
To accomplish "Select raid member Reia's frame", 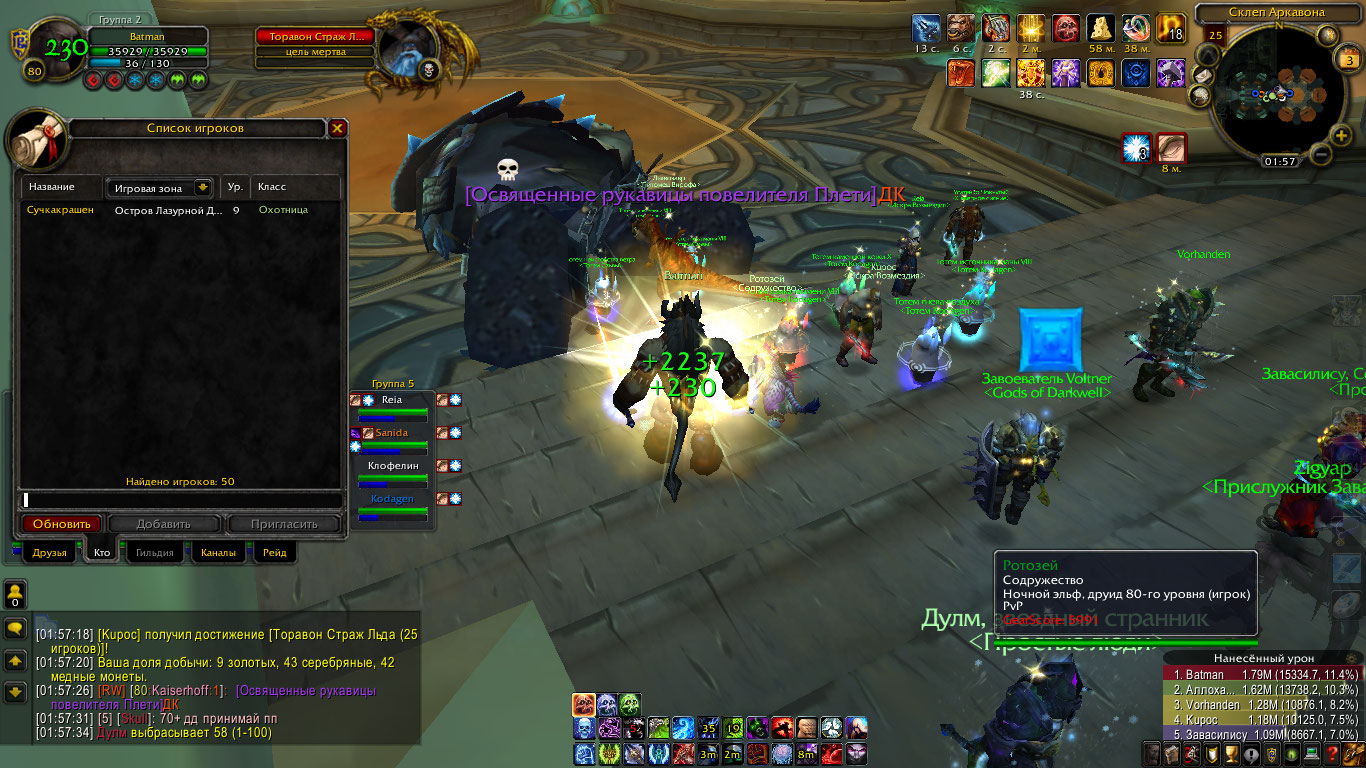I will [x=392, y=404].
